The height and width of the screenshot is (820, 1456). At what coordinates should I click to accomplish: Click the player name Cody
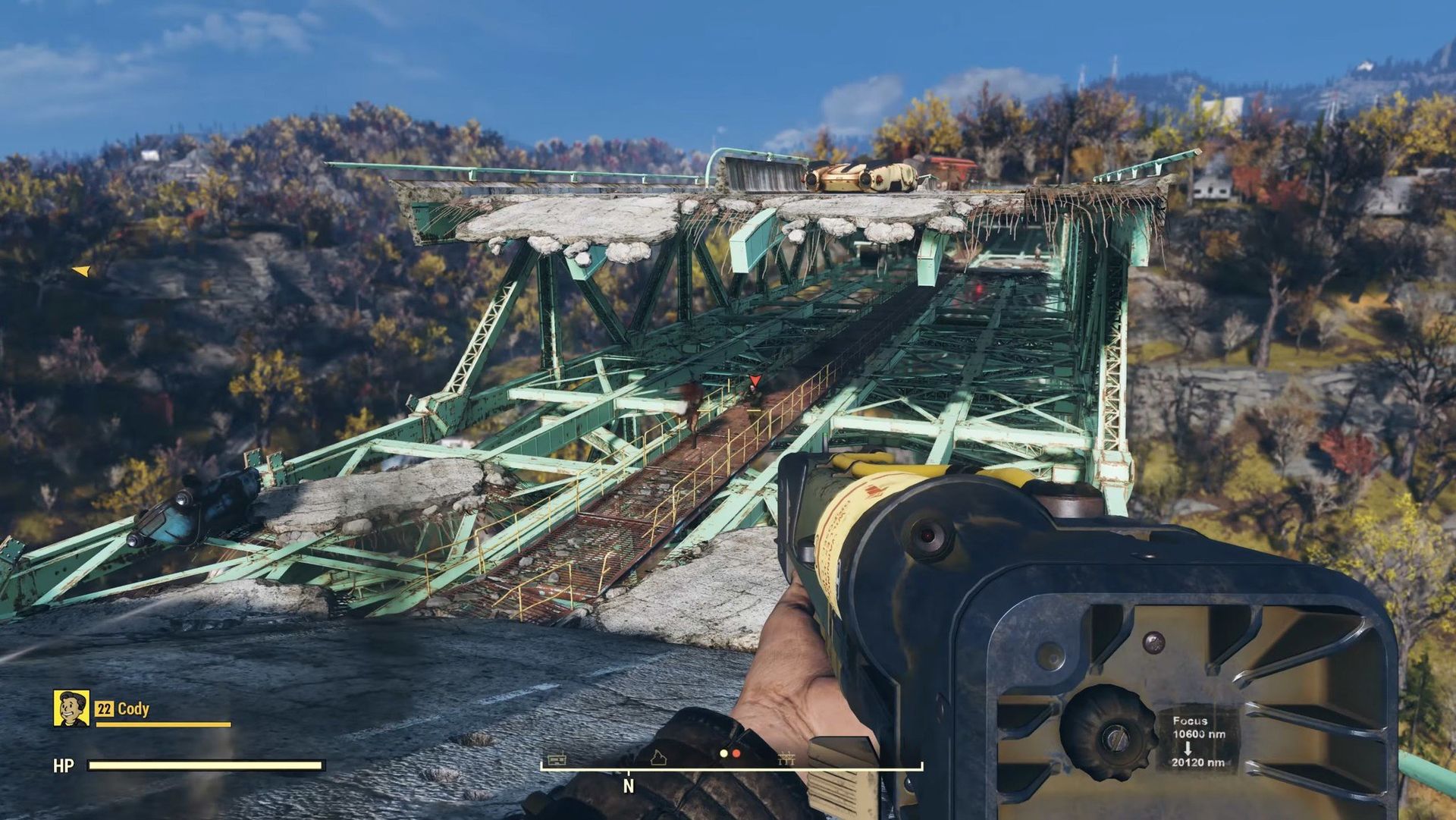pyautogui.click(x=135, y=711)
